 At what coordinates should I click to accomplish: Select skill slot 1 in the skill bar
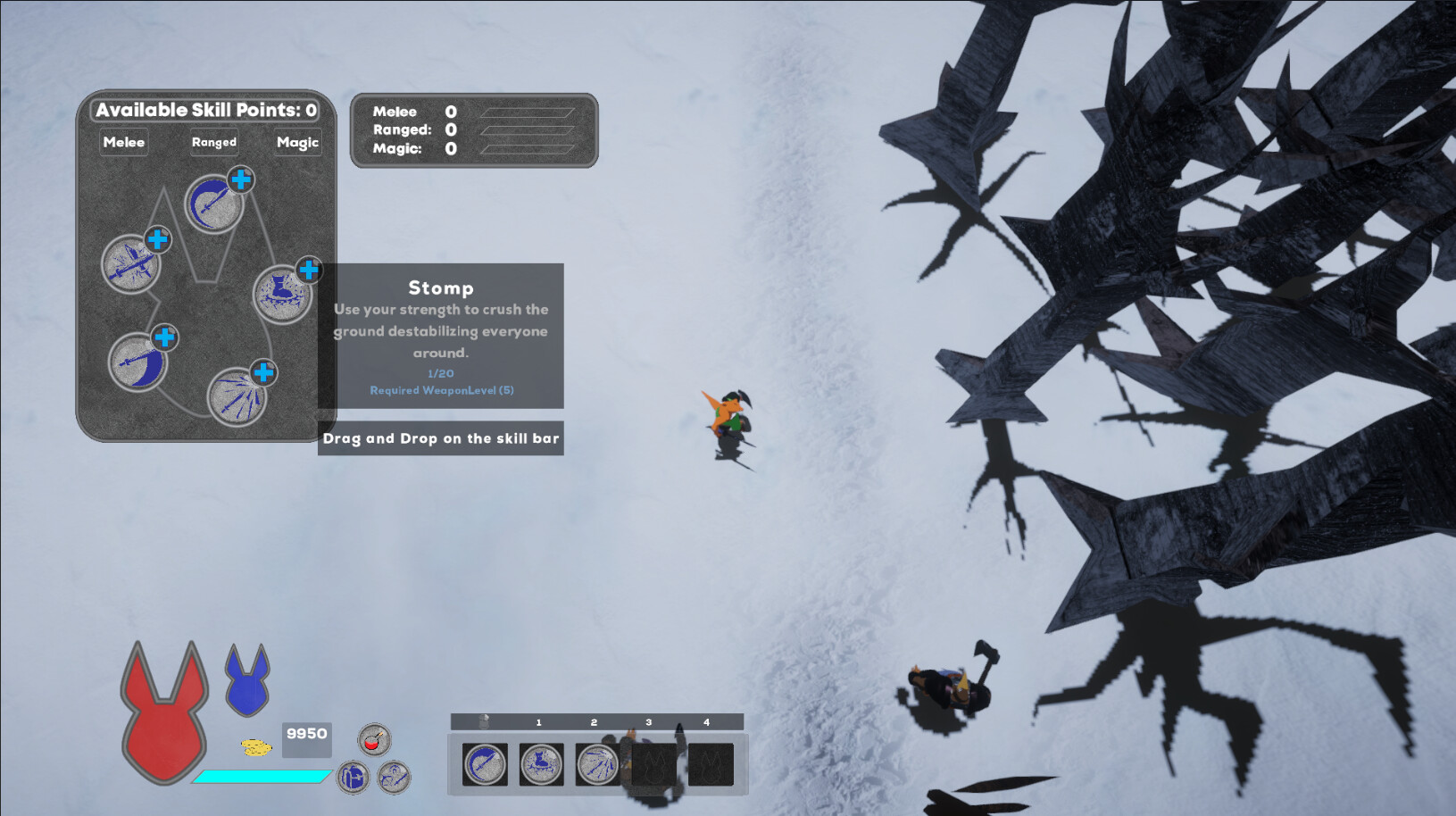coord(485,764)
